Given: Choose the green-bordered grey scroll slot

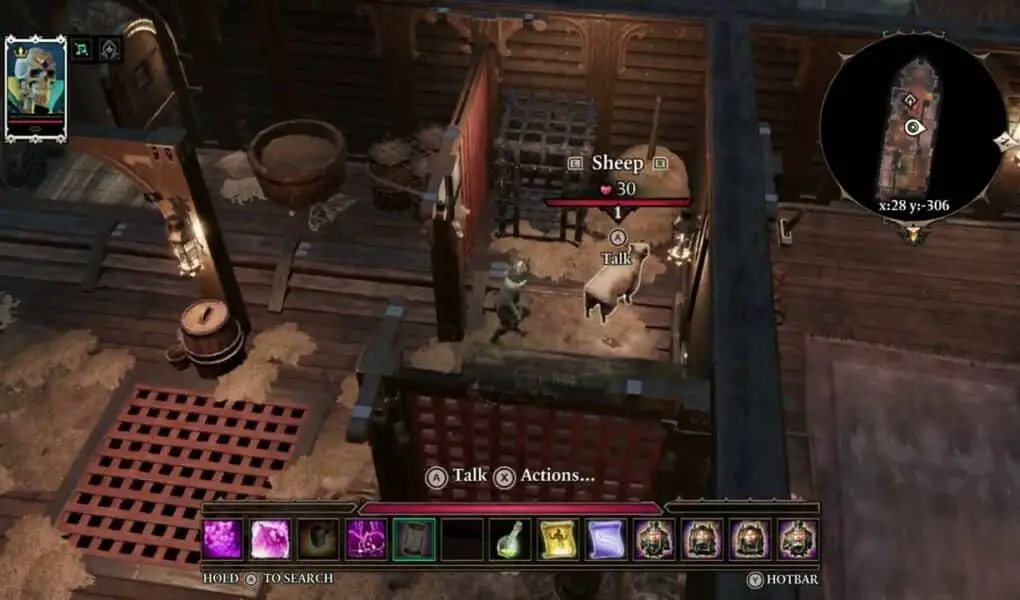Looking at the screenshot, I should (x=413, y=539).
